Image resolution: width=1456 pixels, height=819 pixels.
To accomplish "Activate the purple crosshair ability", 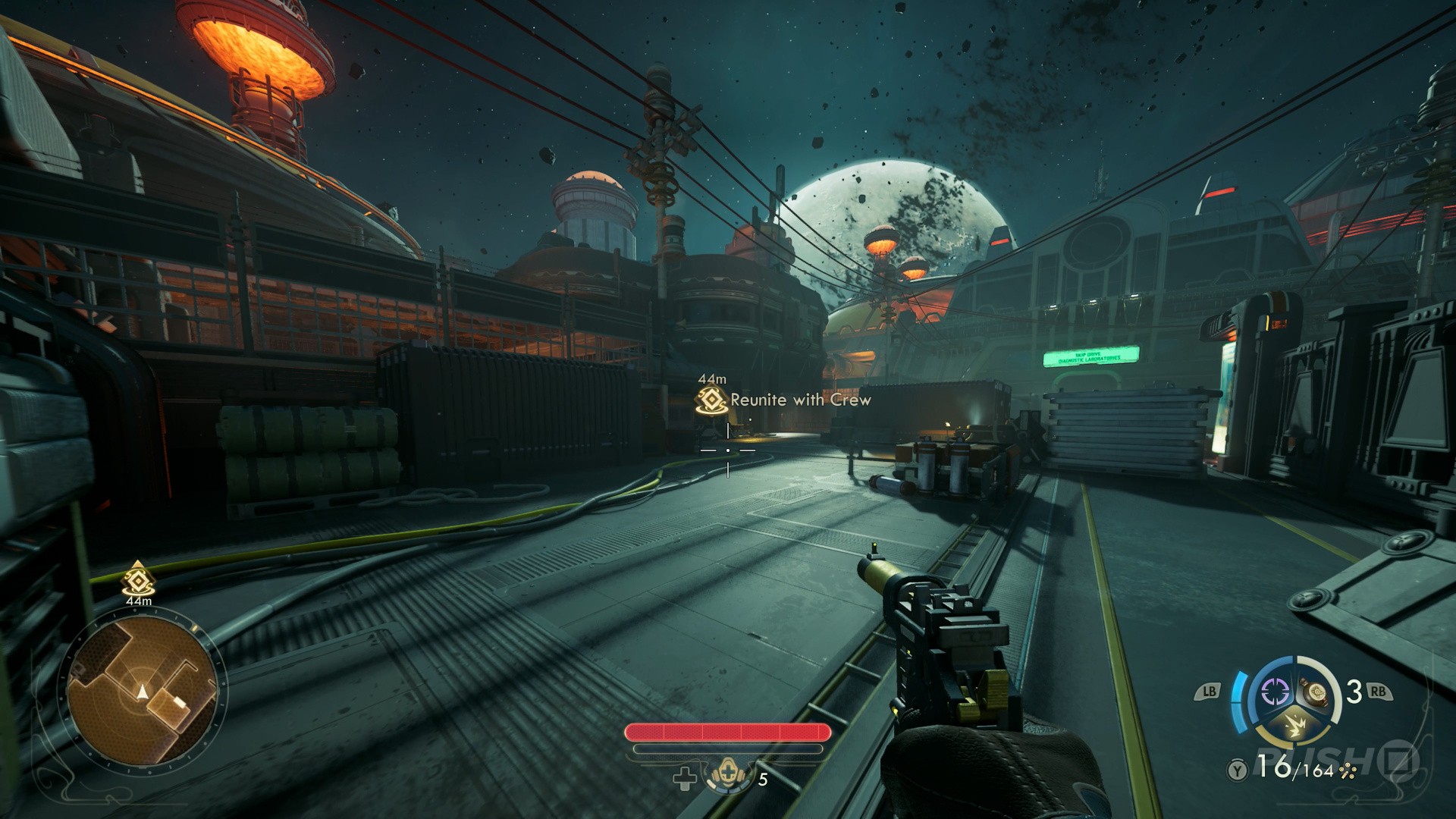I will (x=1275, y=691).
